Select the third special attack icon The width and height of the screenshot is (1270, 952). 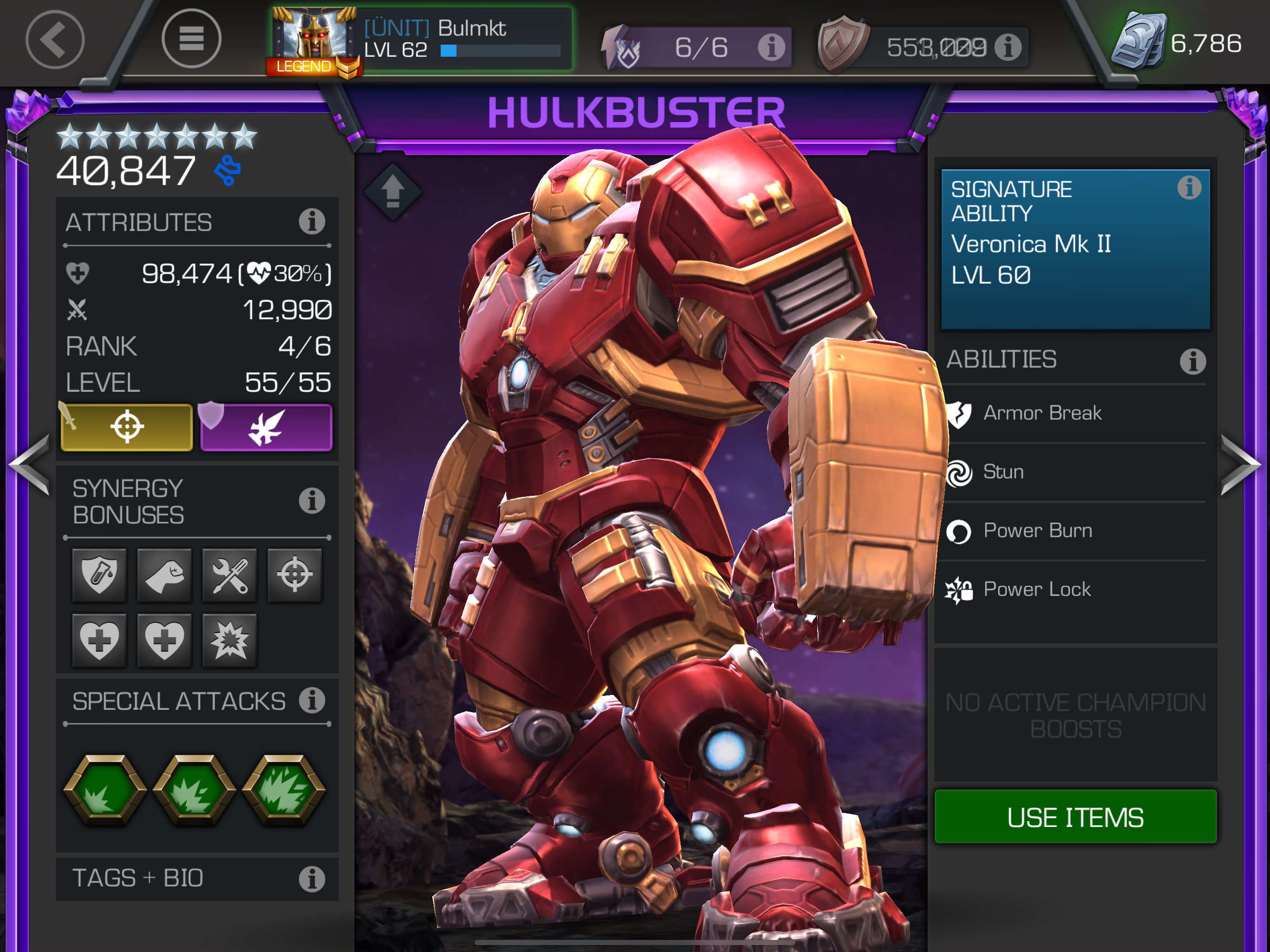pos(284,790)
